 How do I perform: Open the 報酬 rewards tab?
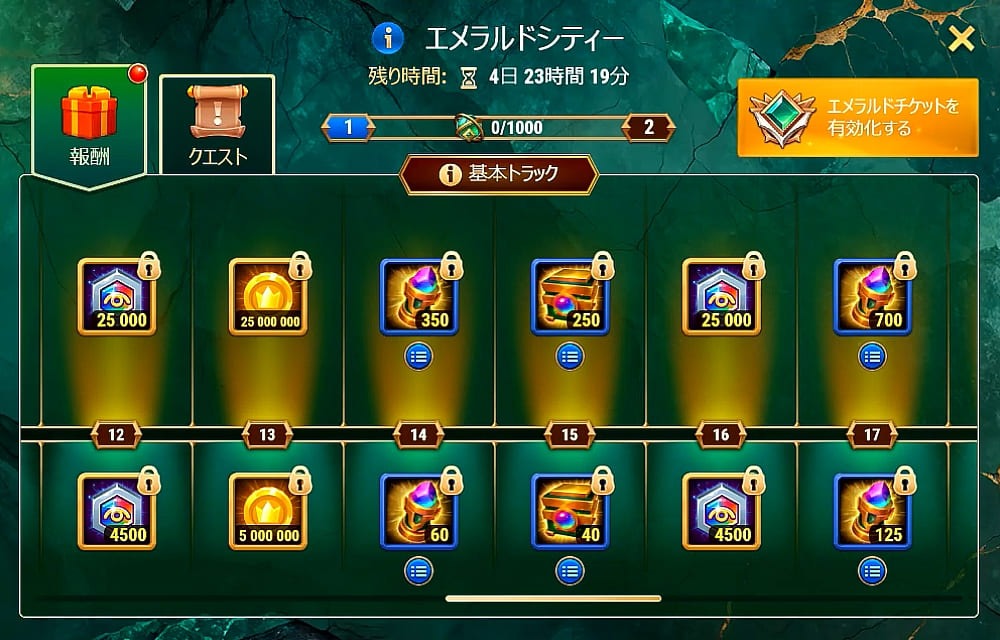90,120
